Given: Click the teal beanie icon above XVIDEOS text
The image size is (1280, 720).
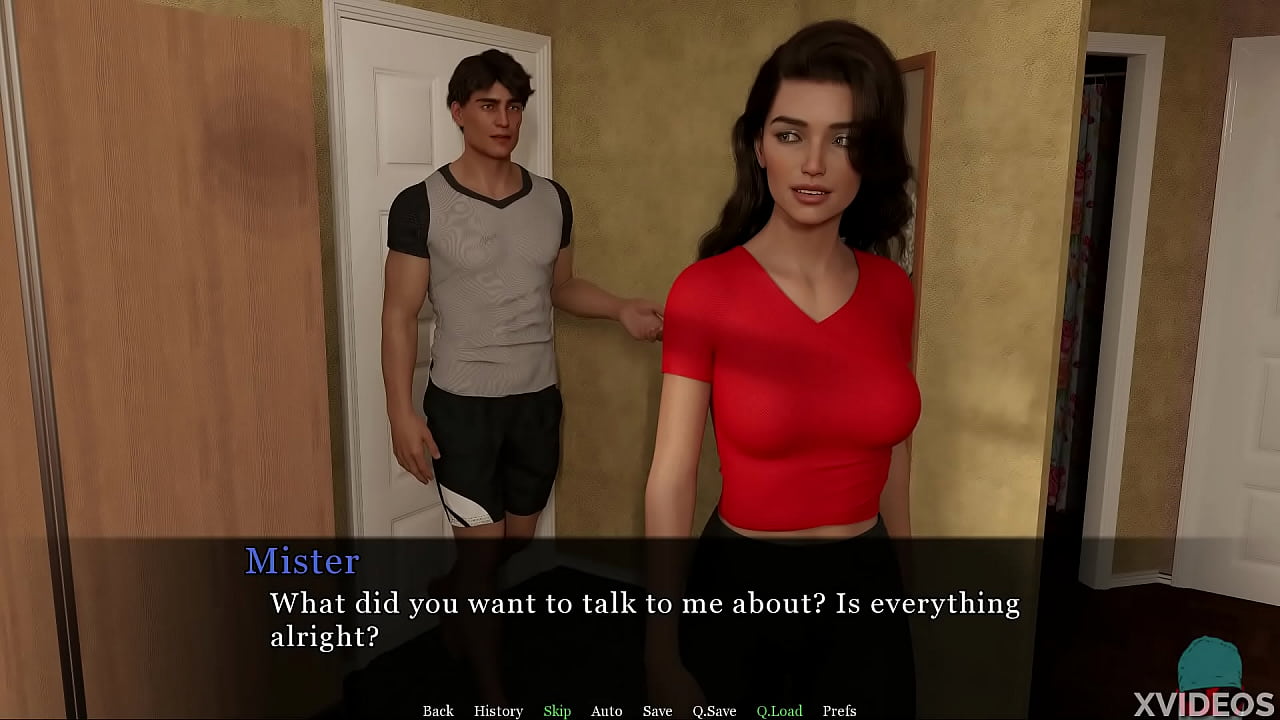Looking at the screenshot, I should [1213, 662].
